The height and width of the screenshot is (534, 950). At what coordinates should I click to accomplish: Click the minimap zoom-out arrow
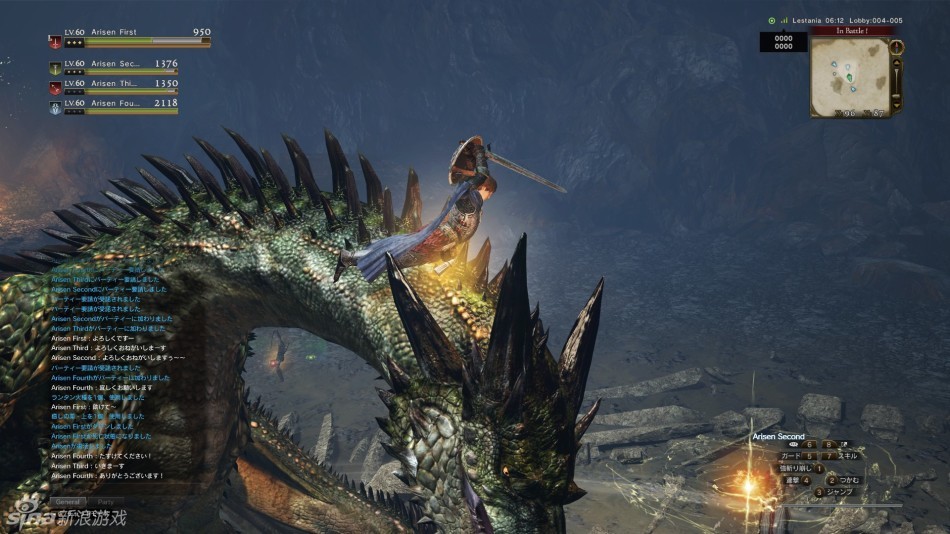(x=896, y=104)
